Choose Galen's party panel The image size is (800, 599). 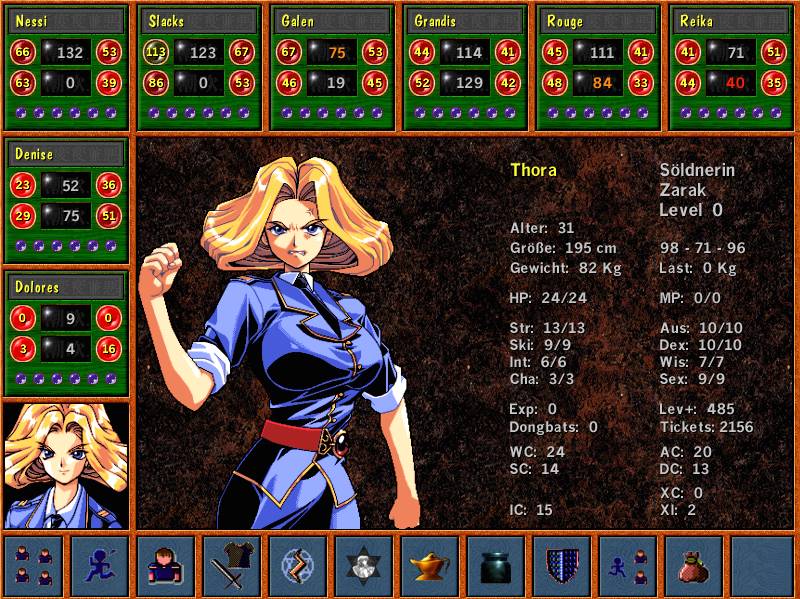[333, 68]
